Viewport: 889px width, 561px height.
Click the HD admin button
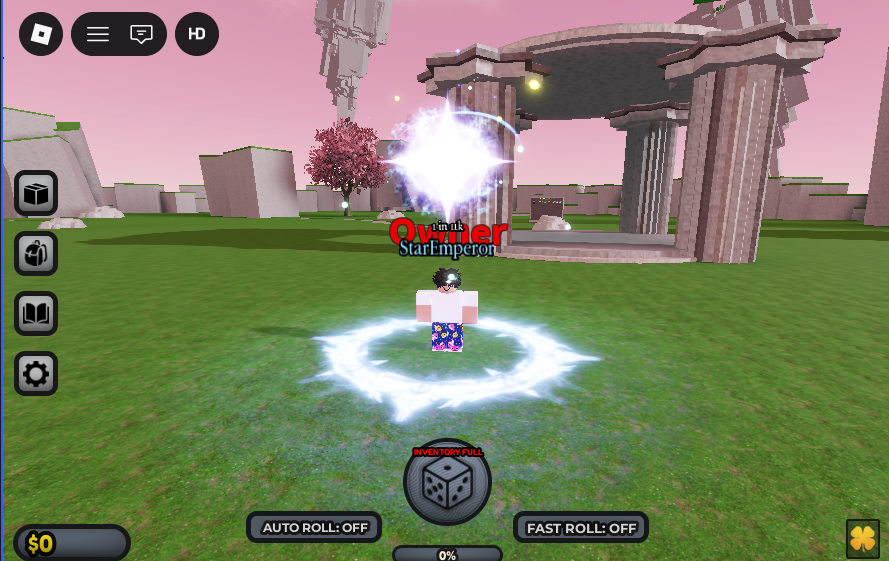[197, 34]
